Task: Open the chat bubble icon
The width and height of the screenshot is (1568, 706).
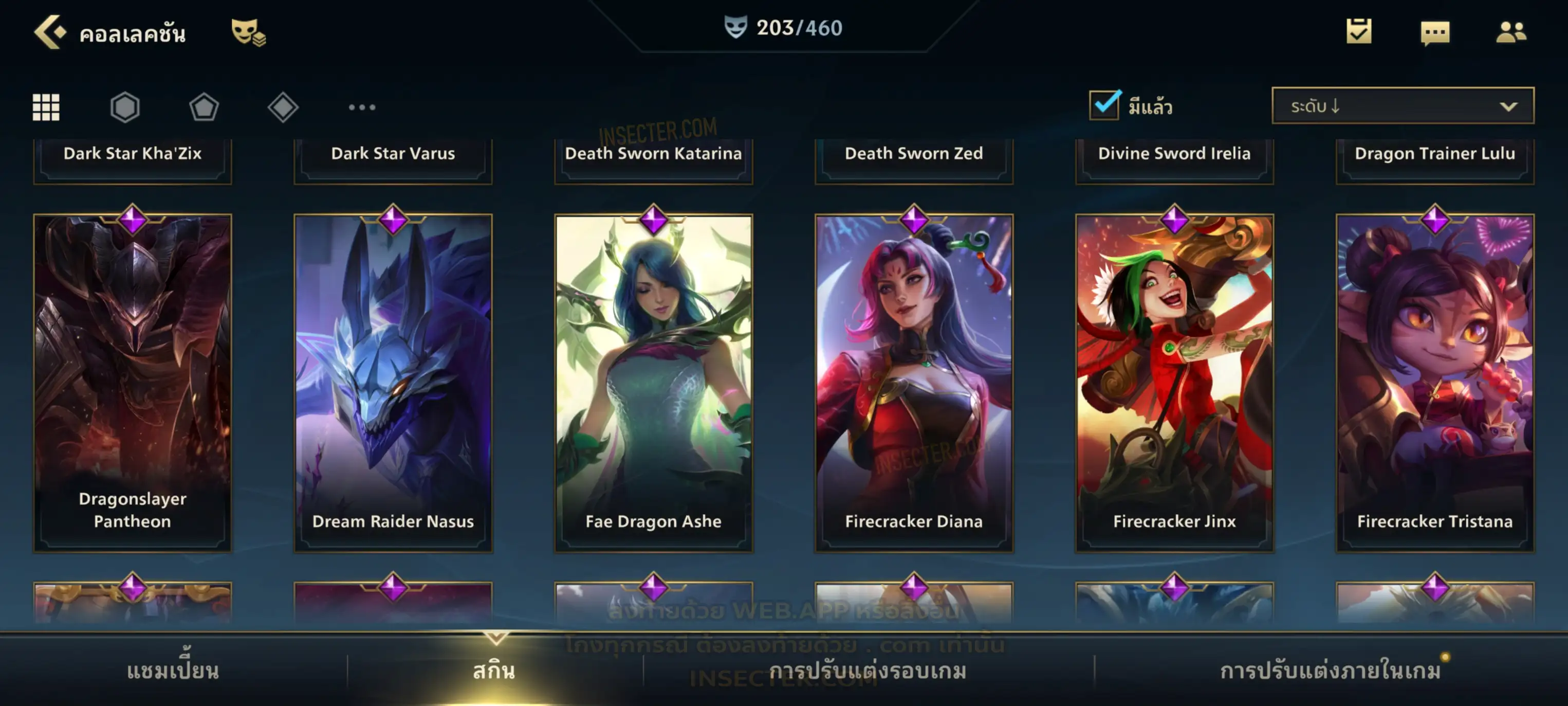Action: (1435, 32)
